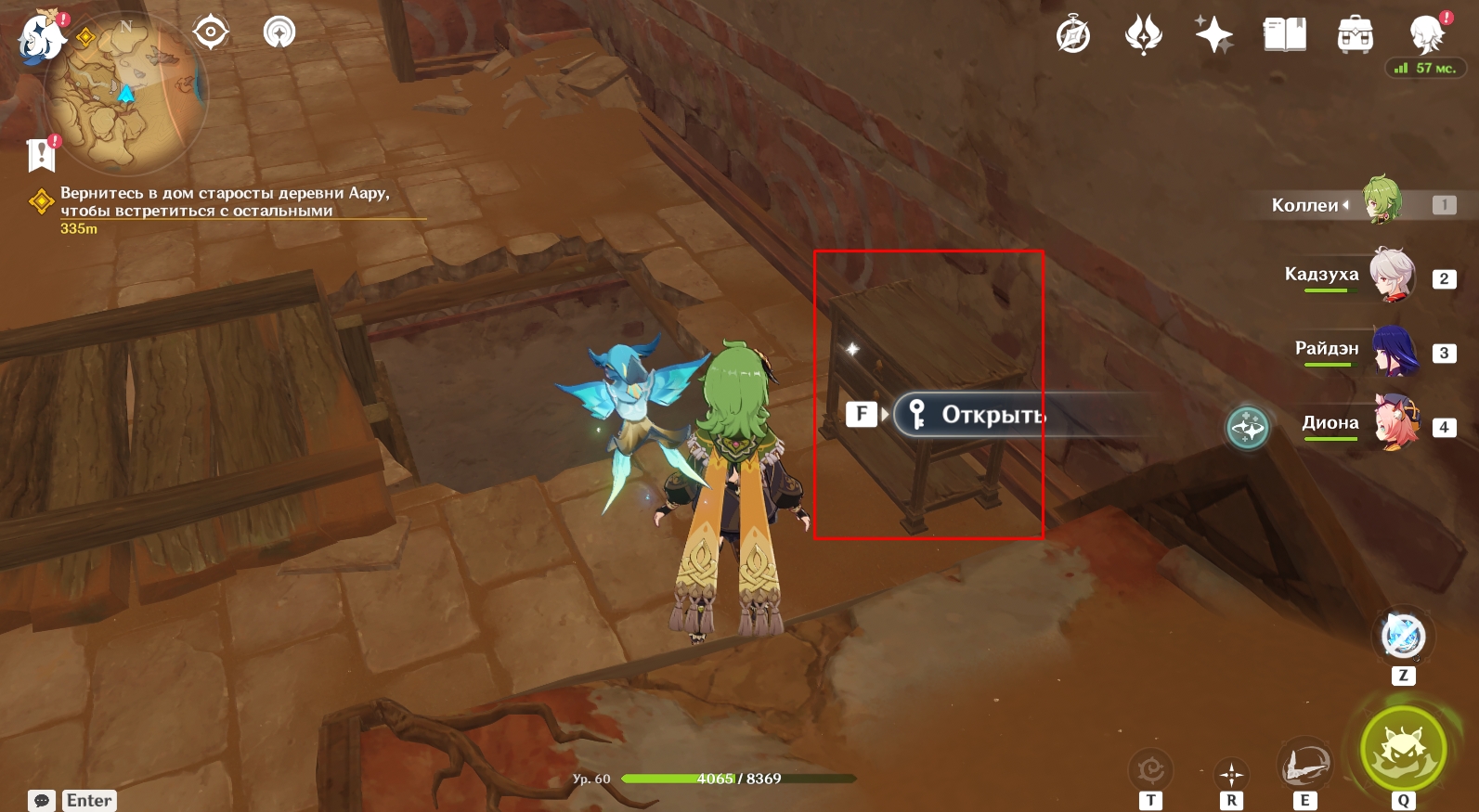
Task: Open the circular minimap
Action: pos(126,93)
